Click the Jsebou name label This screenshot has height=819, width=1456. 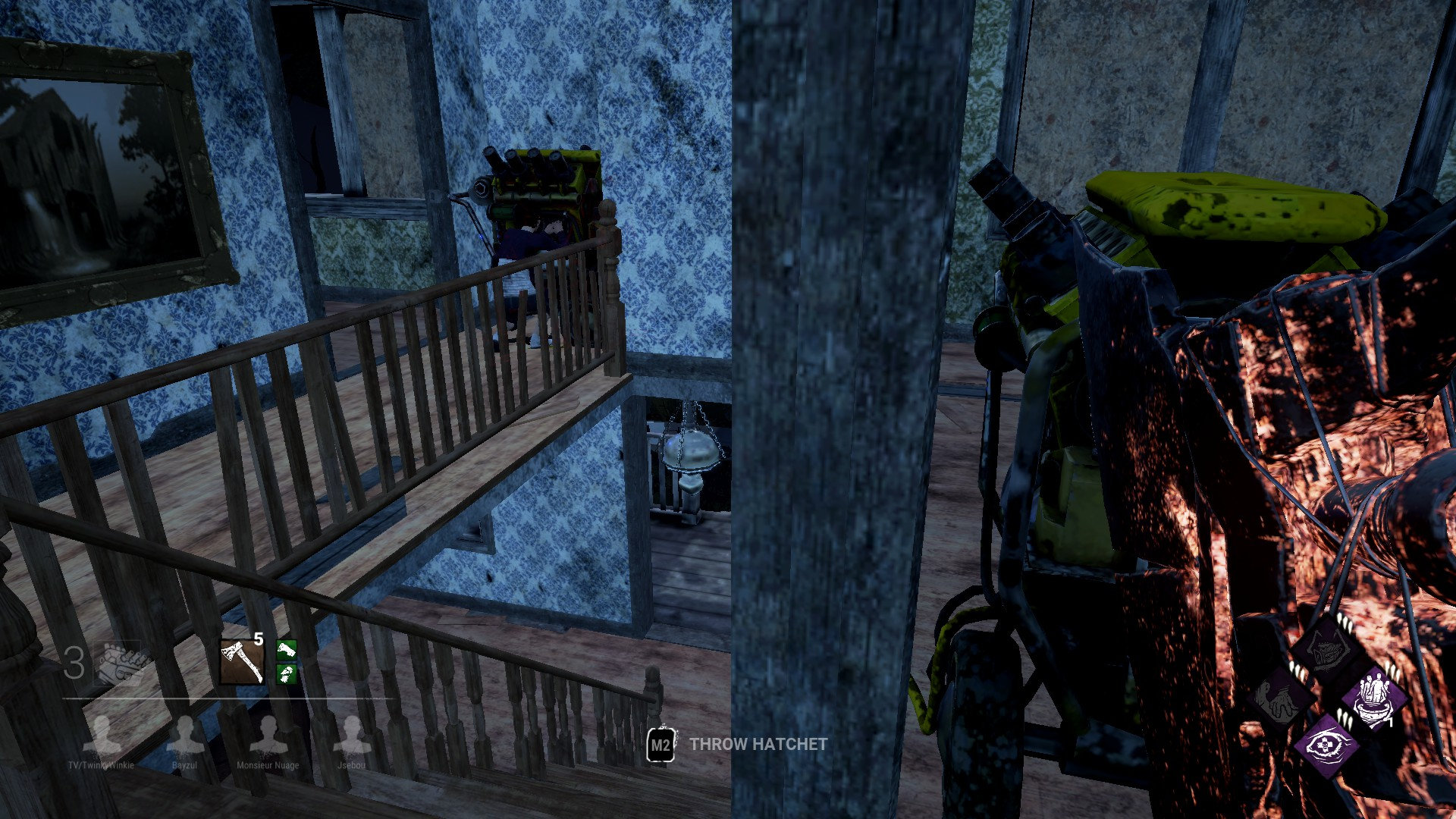(352, 765)
